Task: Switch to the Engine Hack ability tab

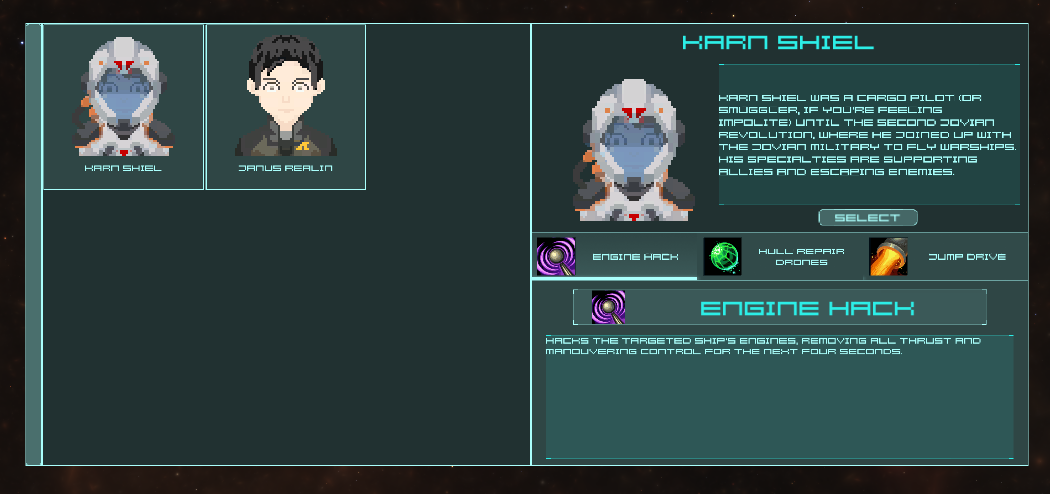Action: tap(614, 257)
